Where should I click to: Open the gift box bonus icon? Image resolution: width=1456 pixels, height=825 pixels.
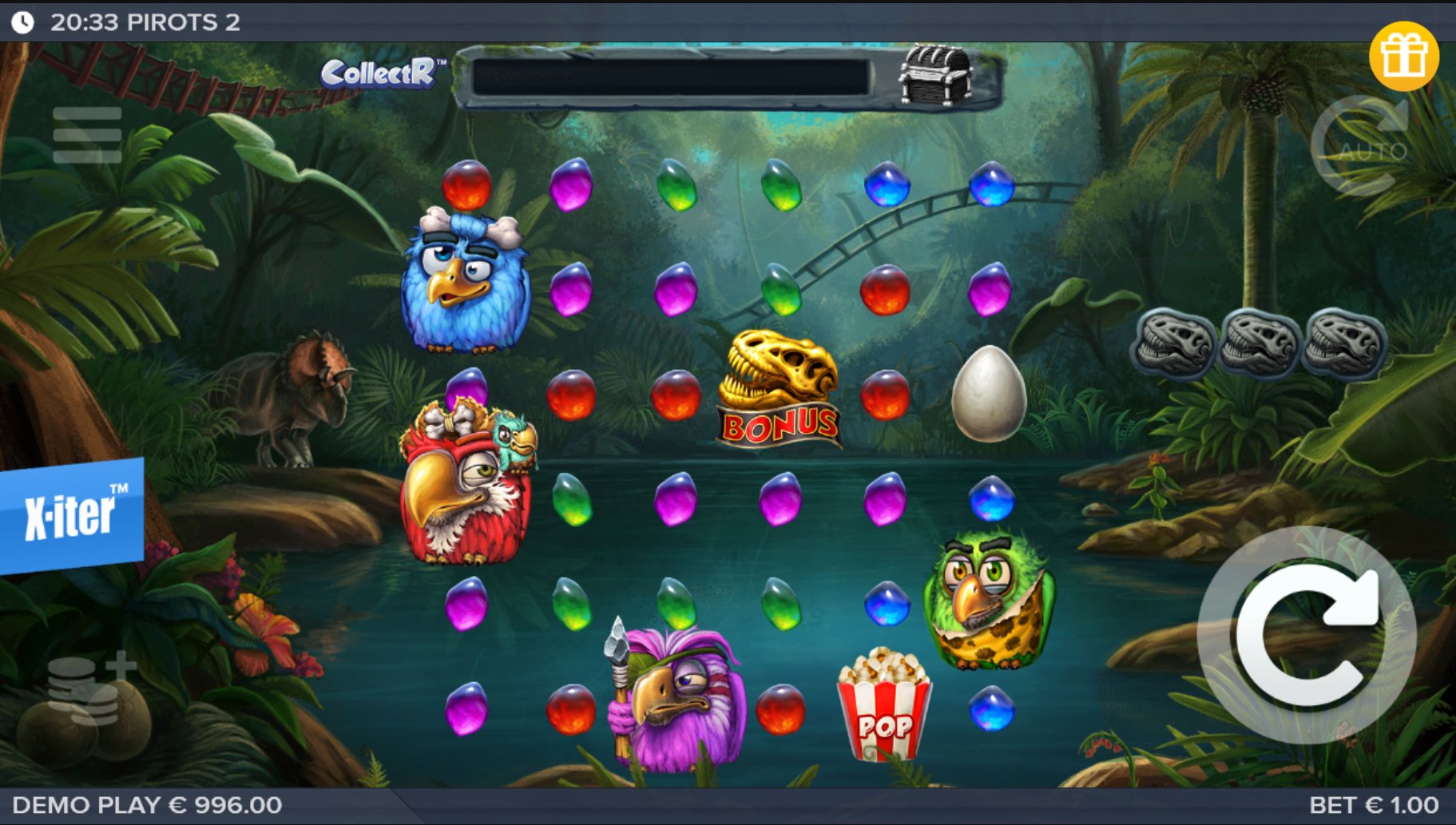(x=1403, y=56)
